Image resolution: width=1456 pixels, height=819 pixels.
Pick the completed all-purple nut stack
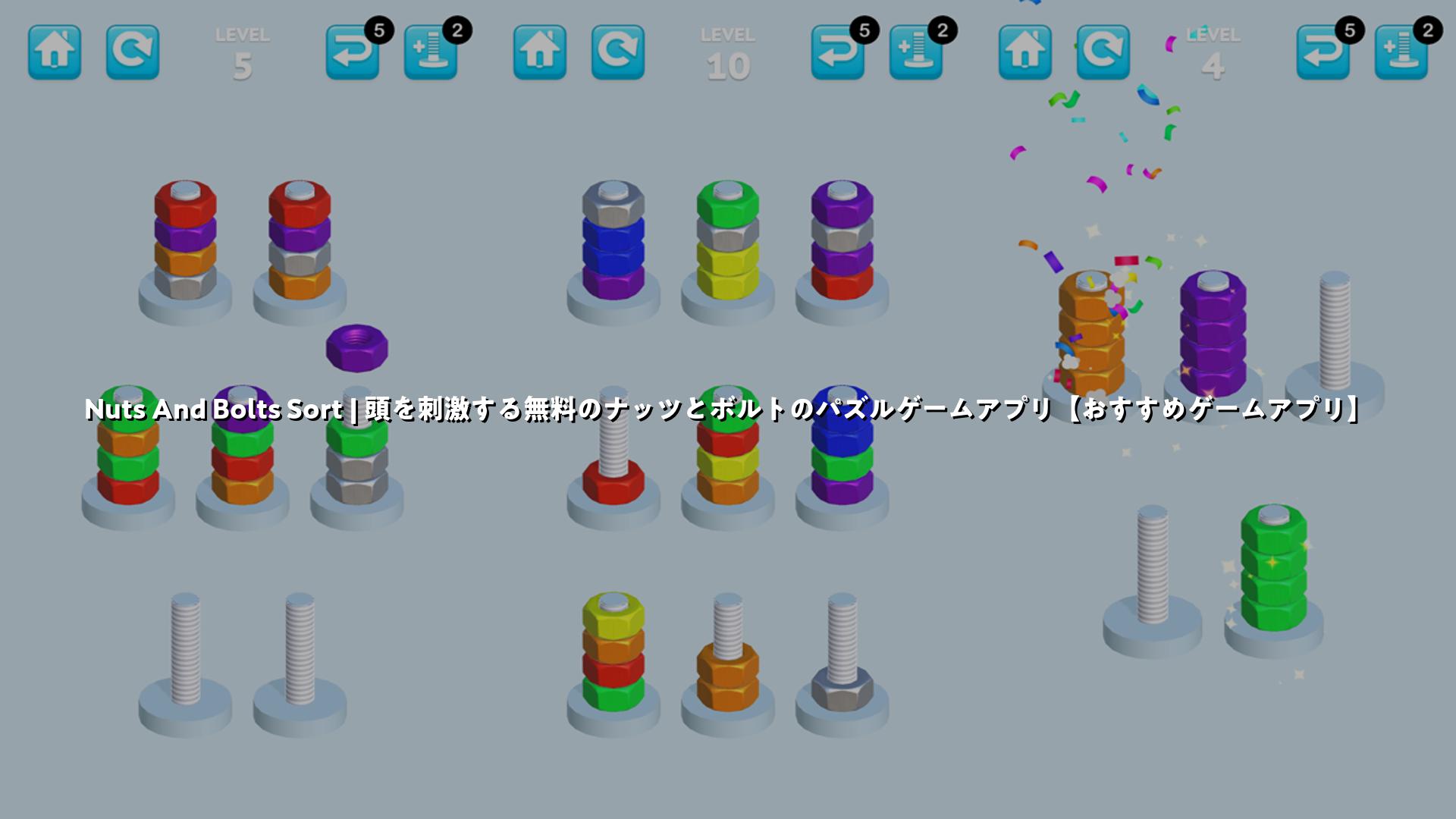click(1213, 334)
